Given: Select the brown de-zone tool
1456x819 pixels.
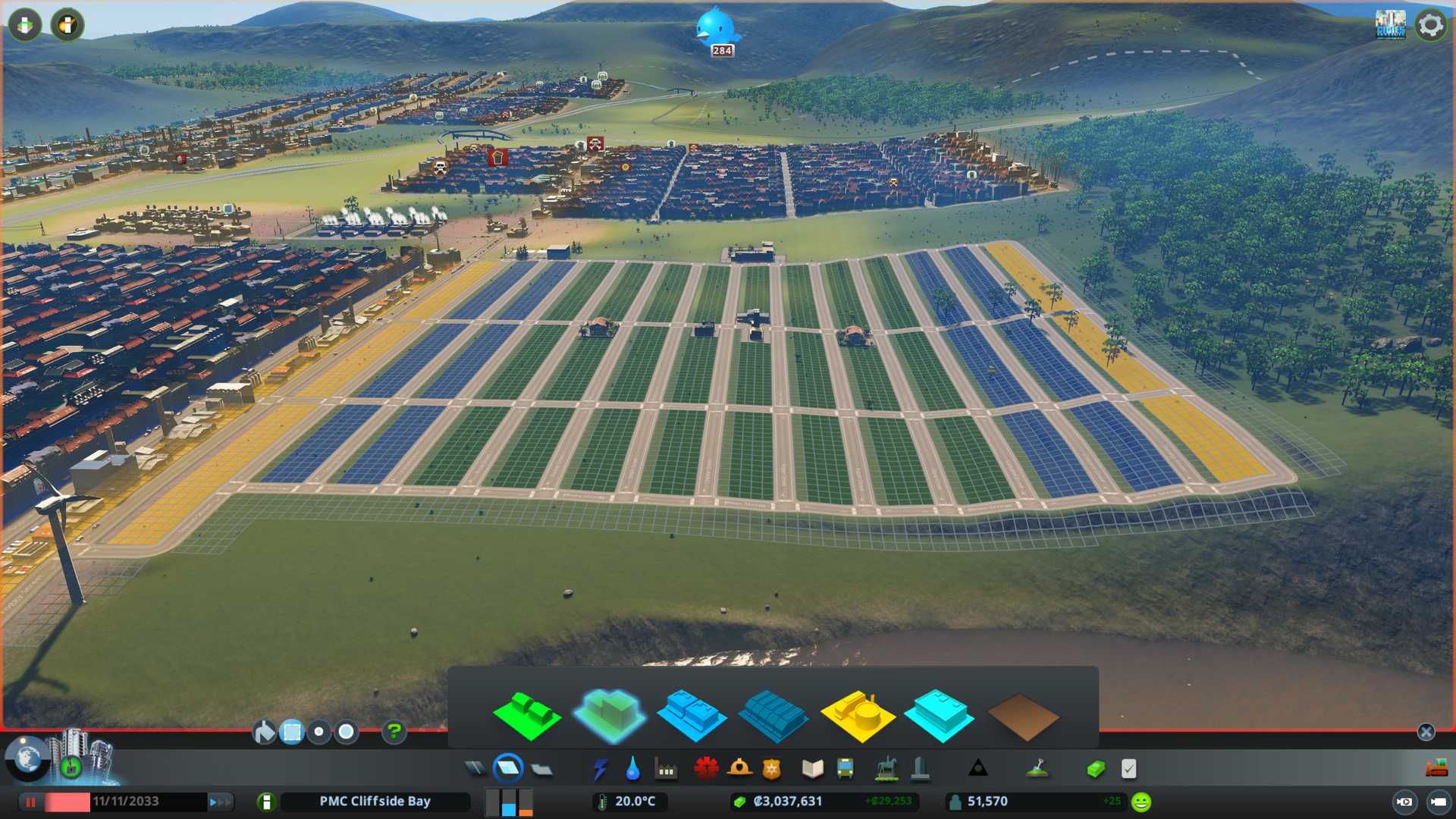Looking at the screenshot, I should (x=1022, y=717).
